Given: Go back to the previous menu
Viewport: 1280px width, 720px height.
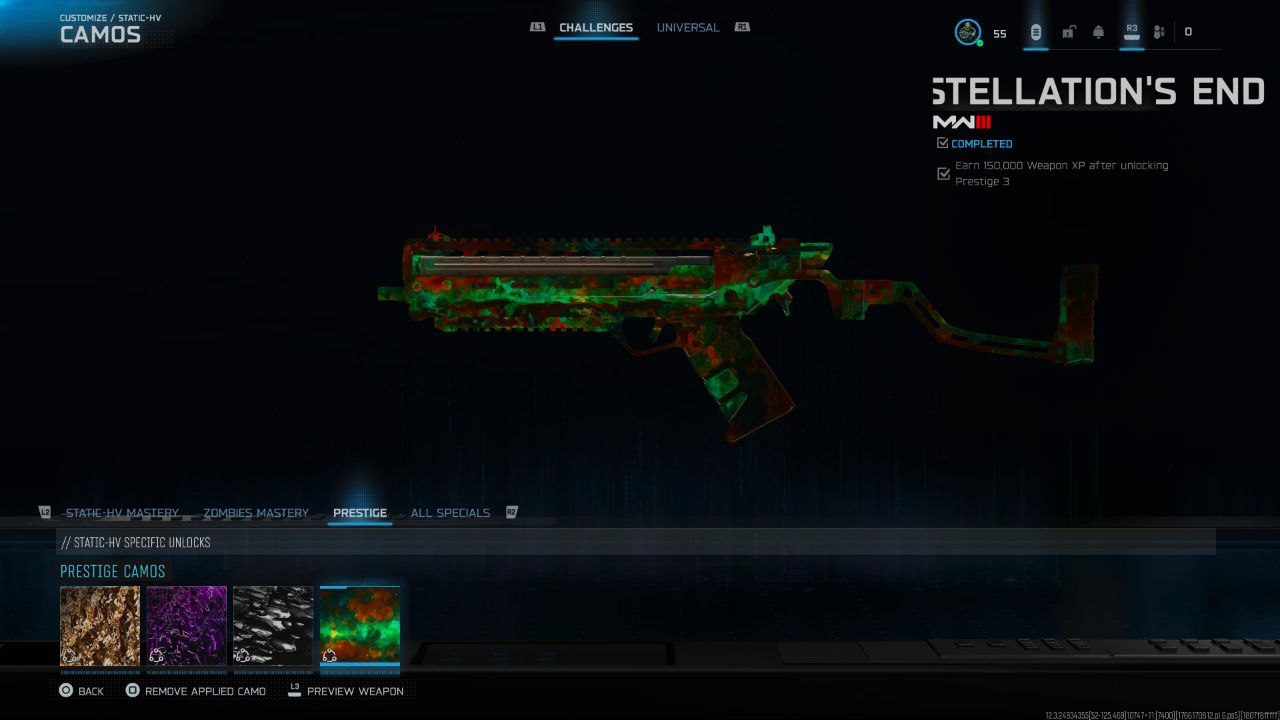Looking at the screenshot, I should pos(80,691).
